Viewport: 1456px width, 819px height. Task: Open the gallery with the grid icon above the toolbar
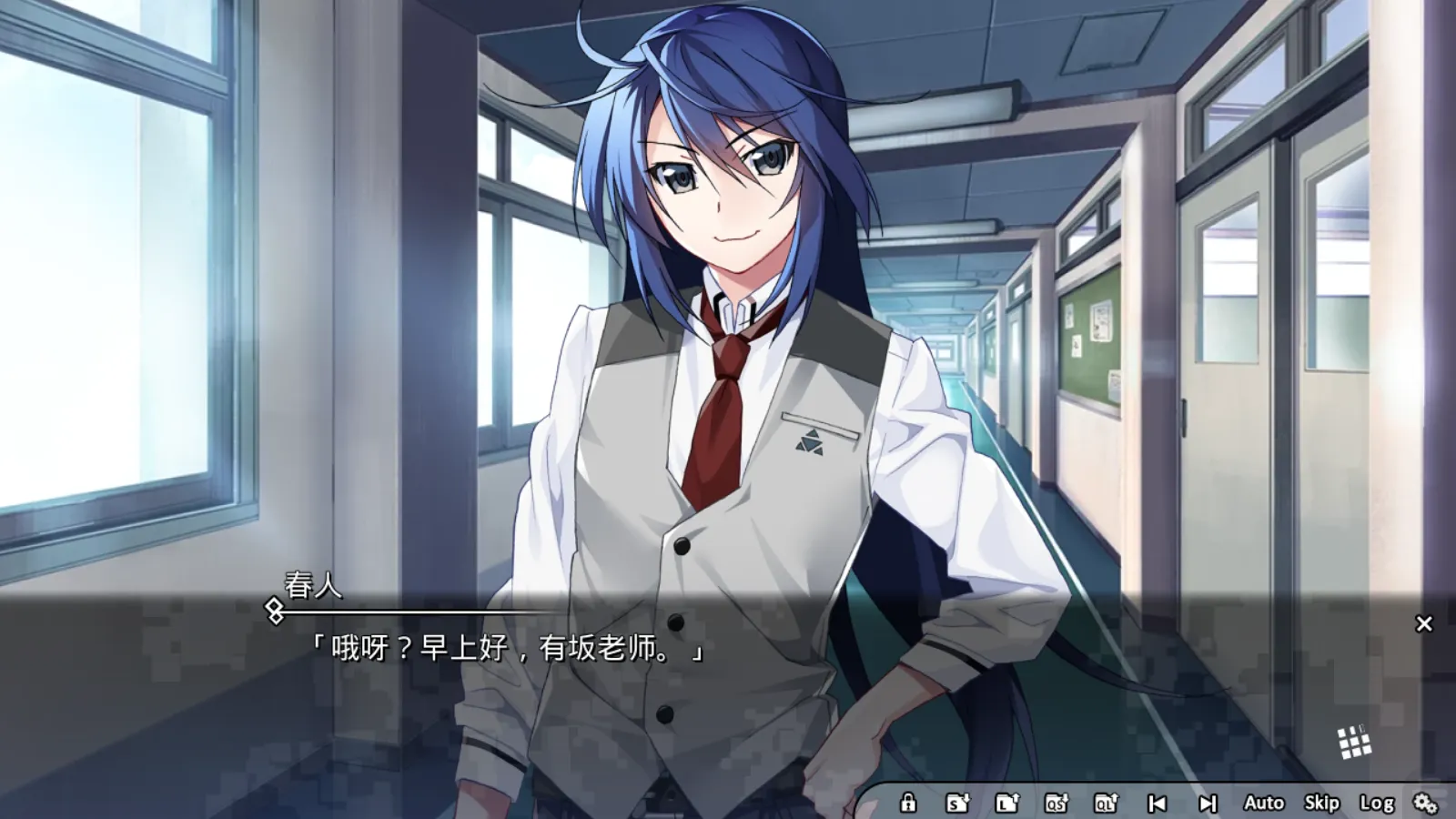click(1353, 743)
